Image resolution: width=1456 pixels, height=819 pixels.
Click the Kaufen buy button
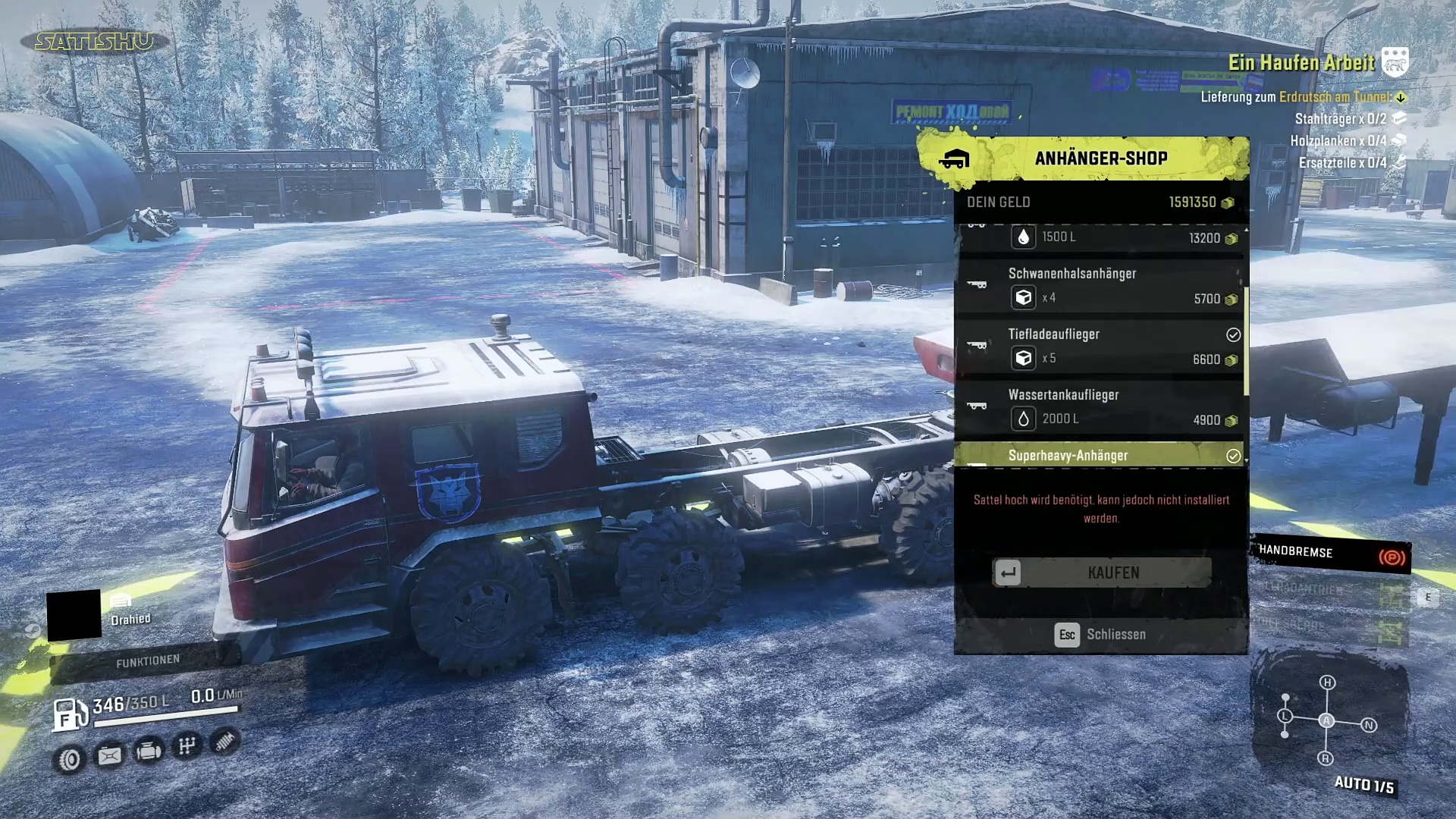click(1102, 573)
